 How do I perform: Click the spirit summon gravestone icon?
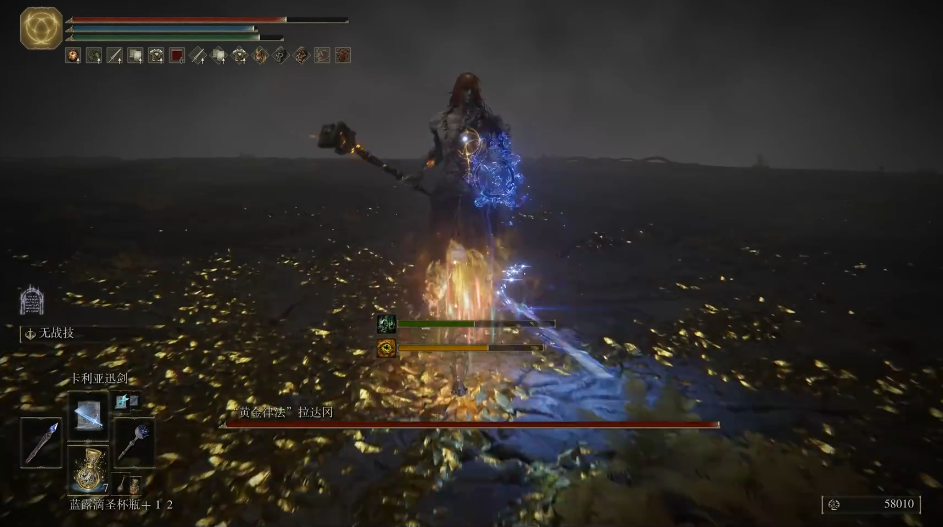[31, 301]
